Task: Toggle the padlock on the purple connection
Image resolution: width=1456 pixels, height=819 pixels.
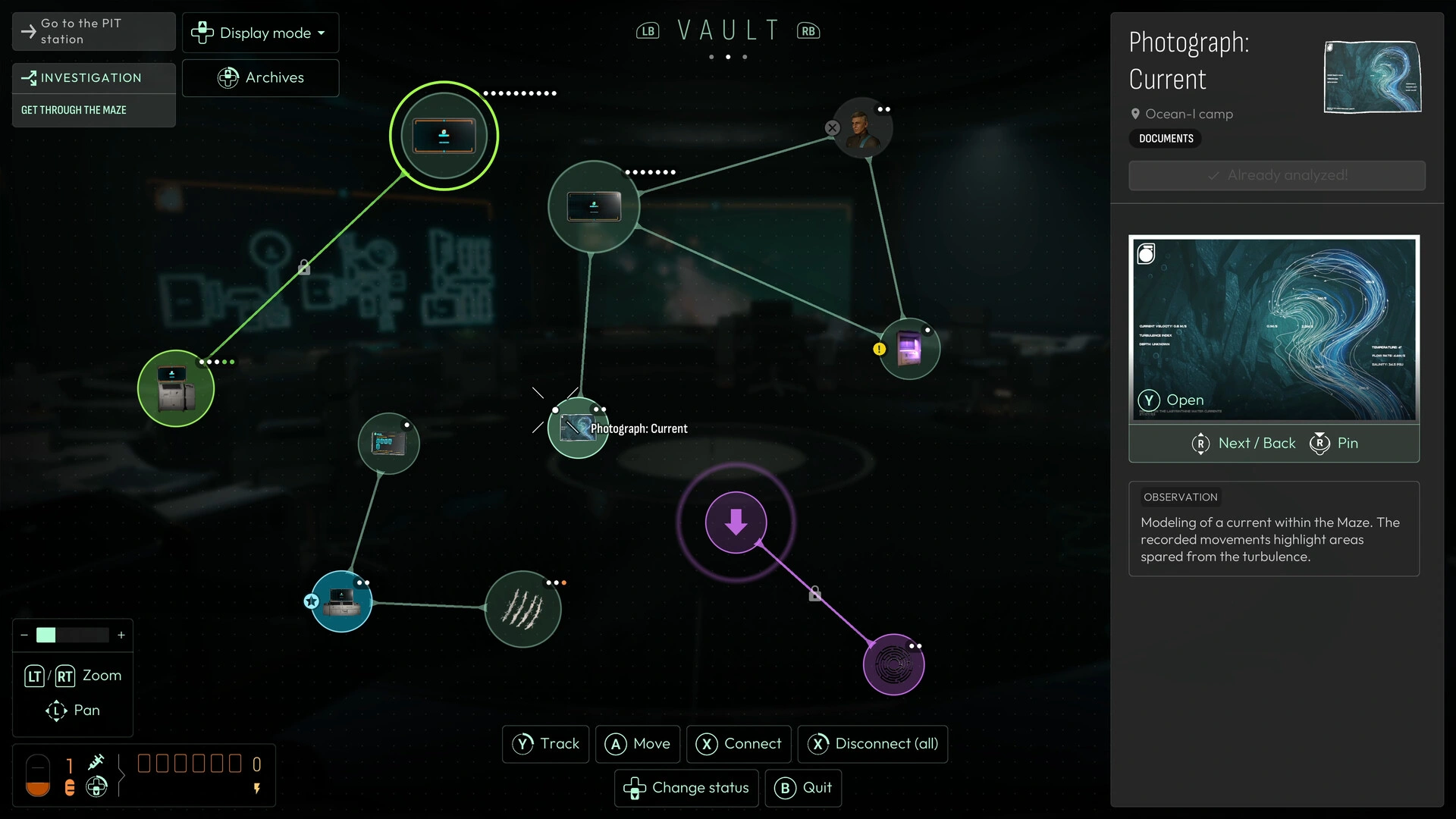Action: [x=815, y=594]
